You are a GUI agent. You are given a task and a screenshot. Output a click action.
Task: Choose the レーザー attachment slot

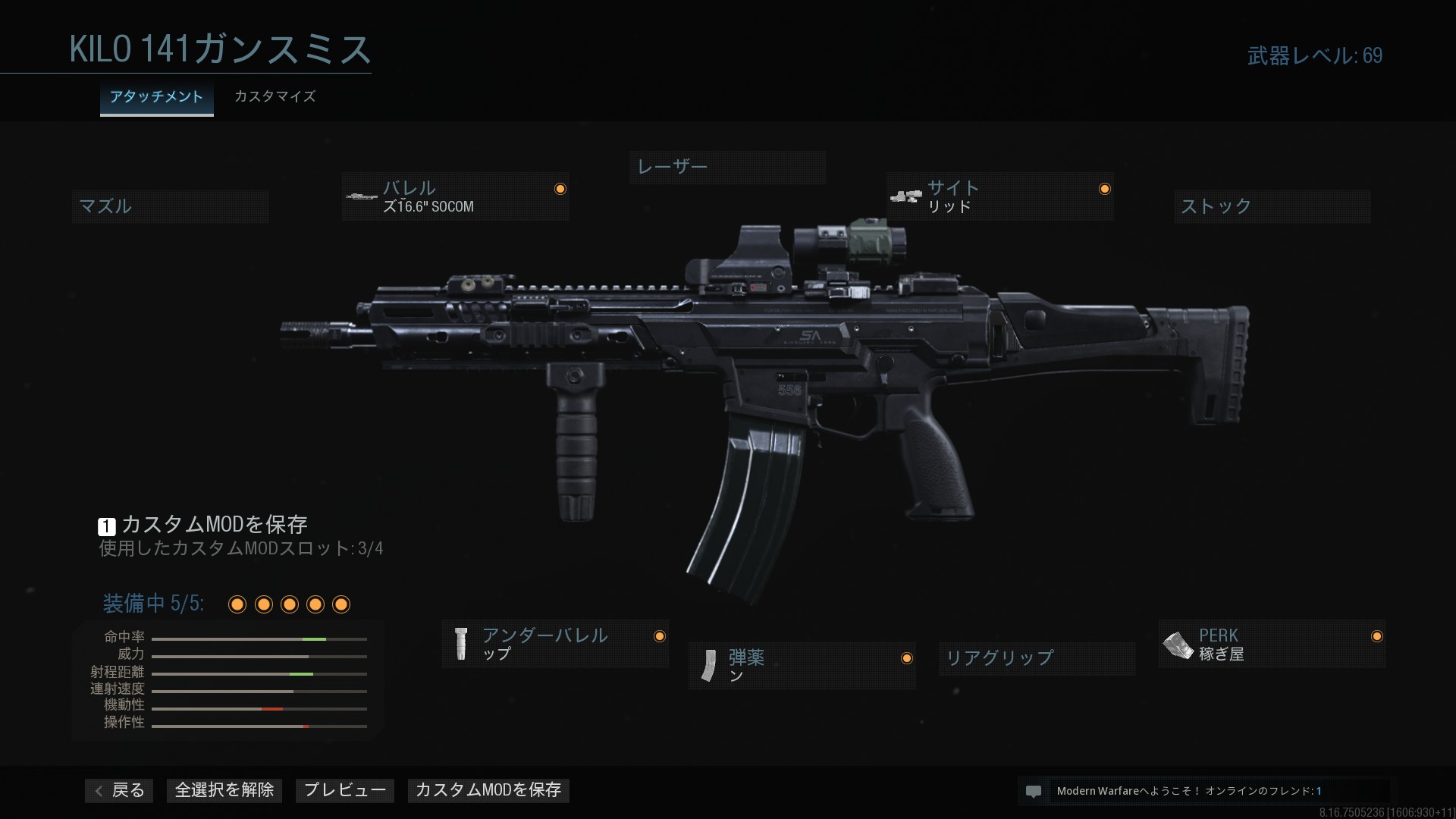coord(727,167)
